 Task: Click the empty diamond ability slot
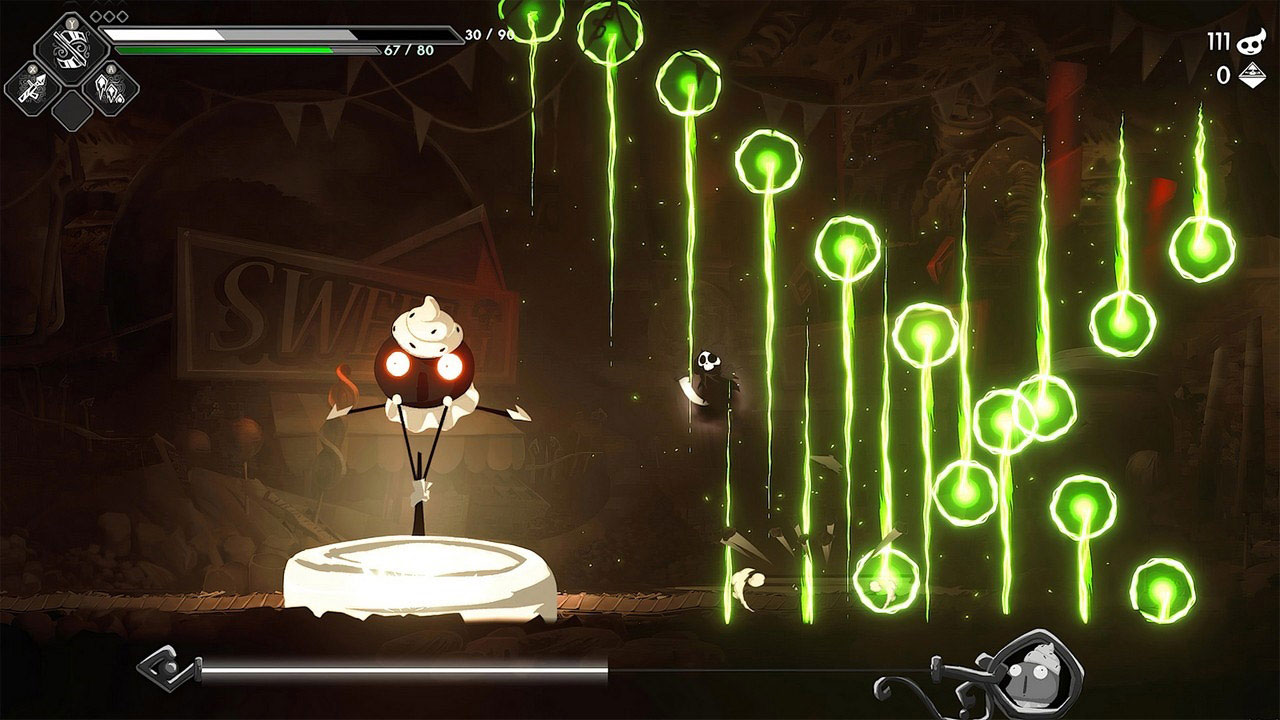tap(71, 109)
